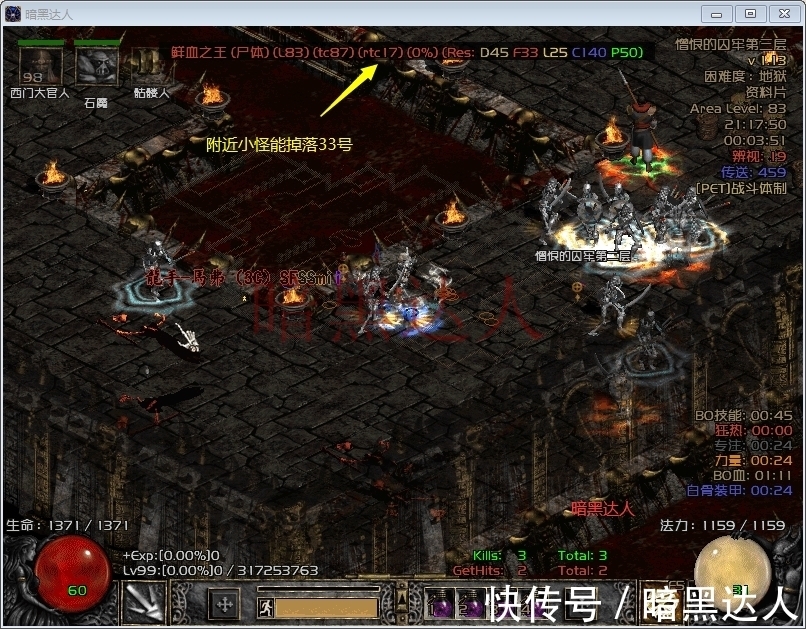Select the 石魔 golem pet portrait
This screenshot has width=806, height=629.
click(x=96, y=66)
